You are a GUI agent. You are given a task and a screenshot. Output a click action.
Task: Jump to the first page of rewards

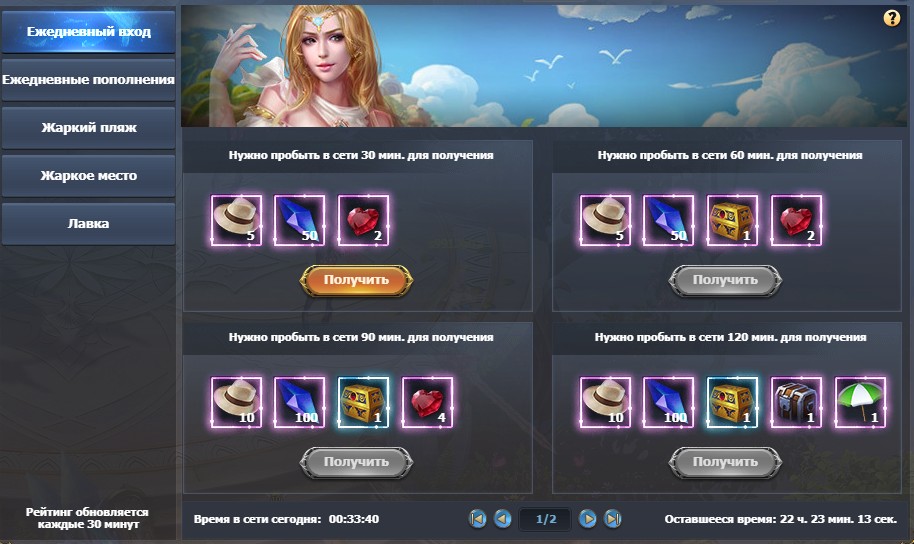478,518
